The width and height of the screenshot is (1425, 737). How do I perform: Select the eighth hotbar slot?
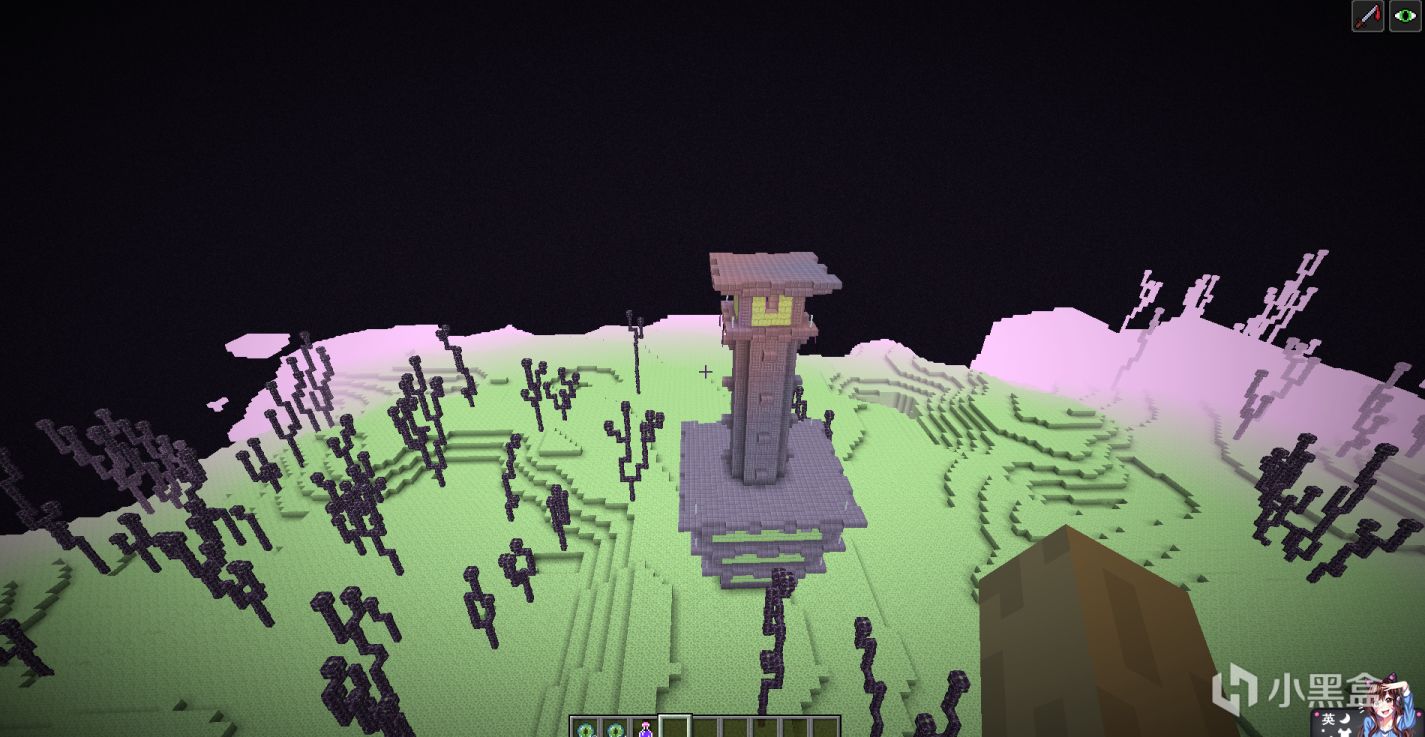click(797, 728)
